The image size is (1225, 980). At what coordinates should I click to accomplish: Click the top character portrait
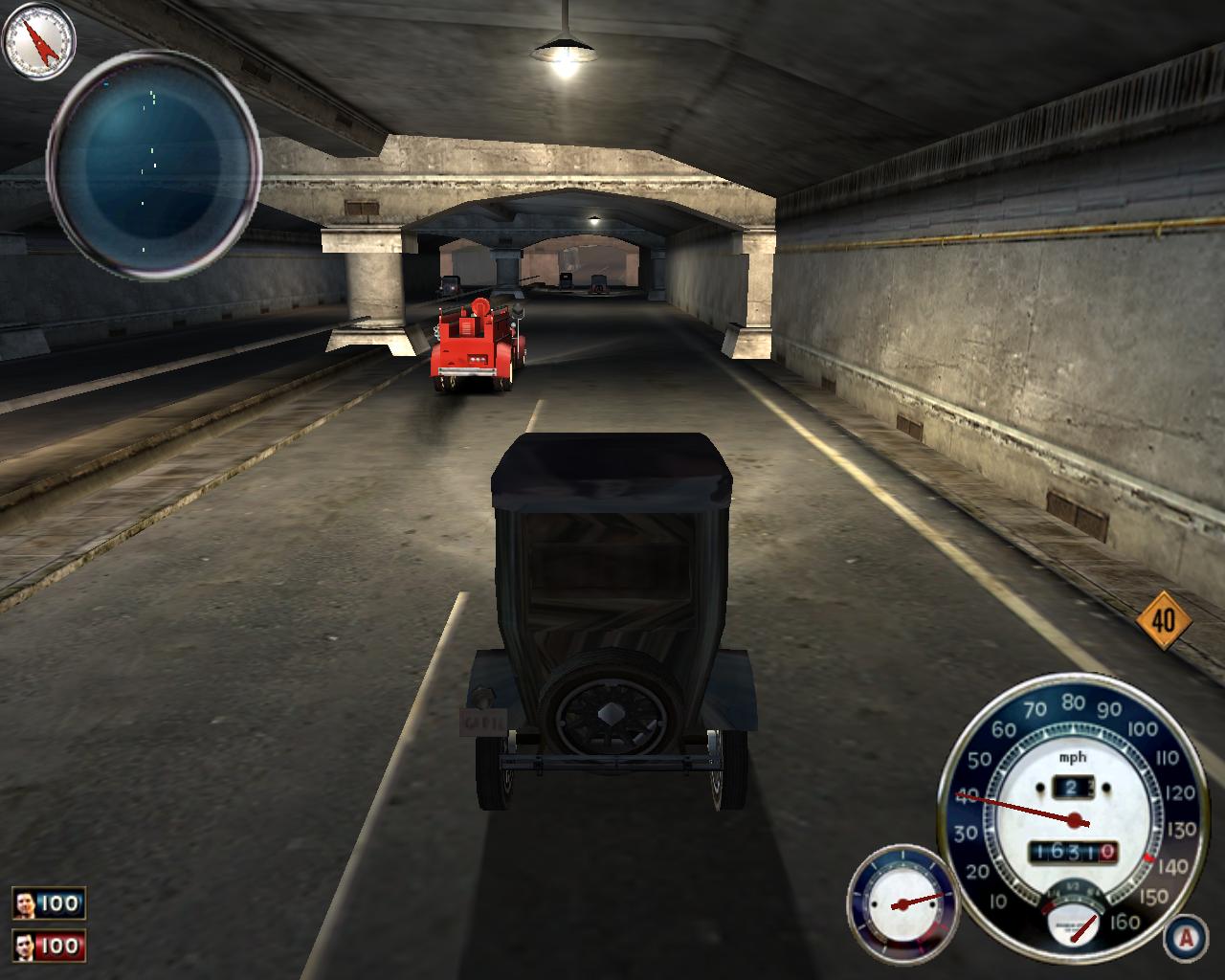pyautogui.click(x=26, y=903)
